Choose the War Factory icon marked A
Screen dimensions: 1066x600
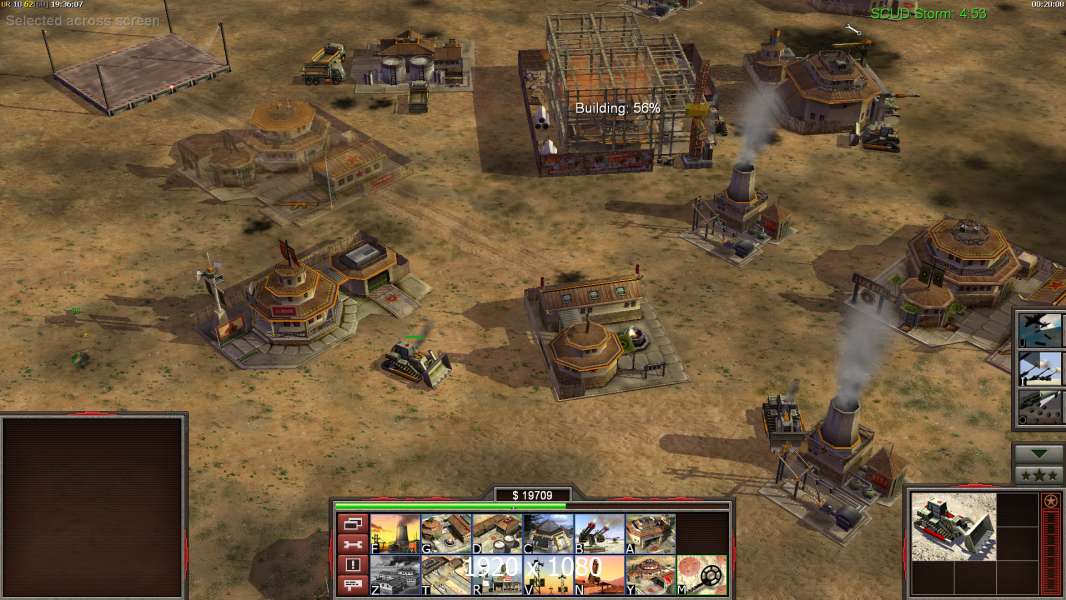coord(650,534)
